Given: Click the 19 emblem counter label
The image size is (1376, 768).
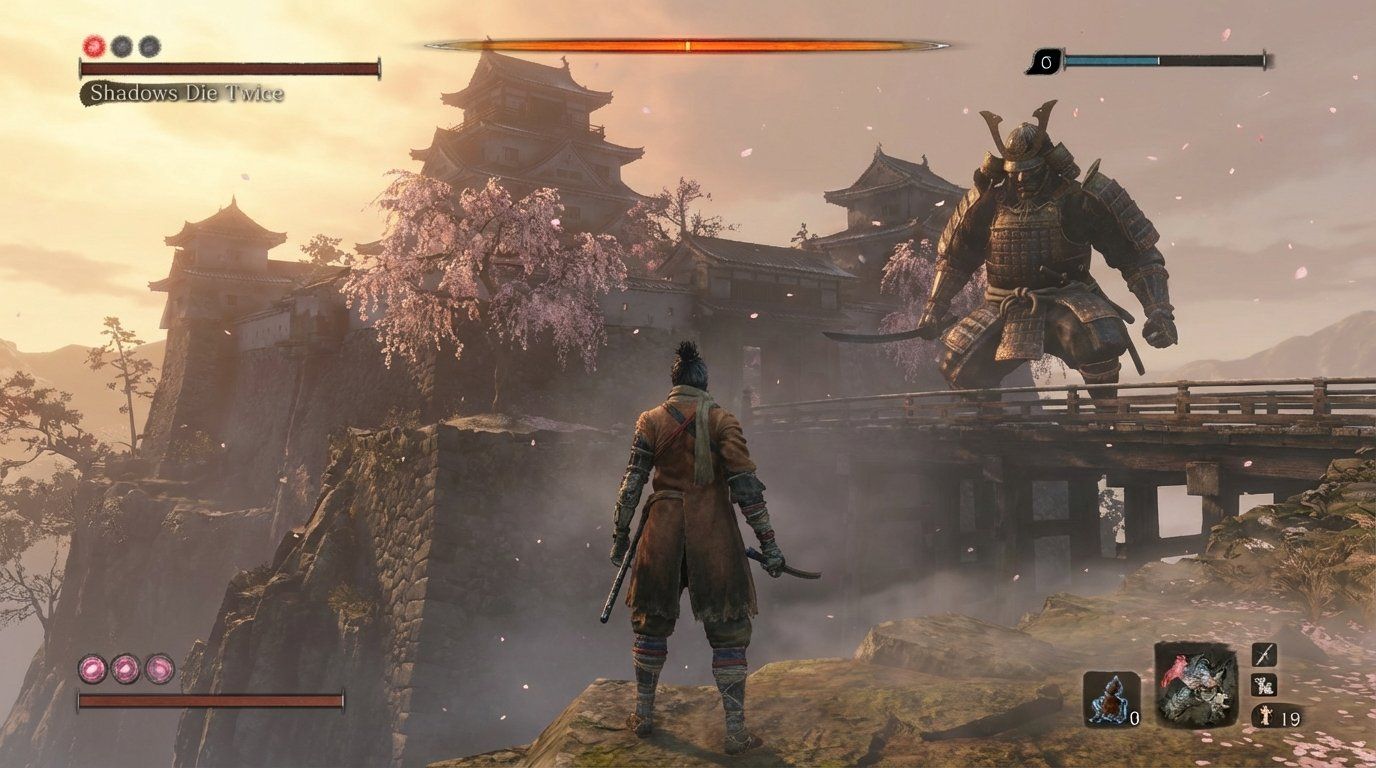Looking at the screenshot, I should point(1292,718).
